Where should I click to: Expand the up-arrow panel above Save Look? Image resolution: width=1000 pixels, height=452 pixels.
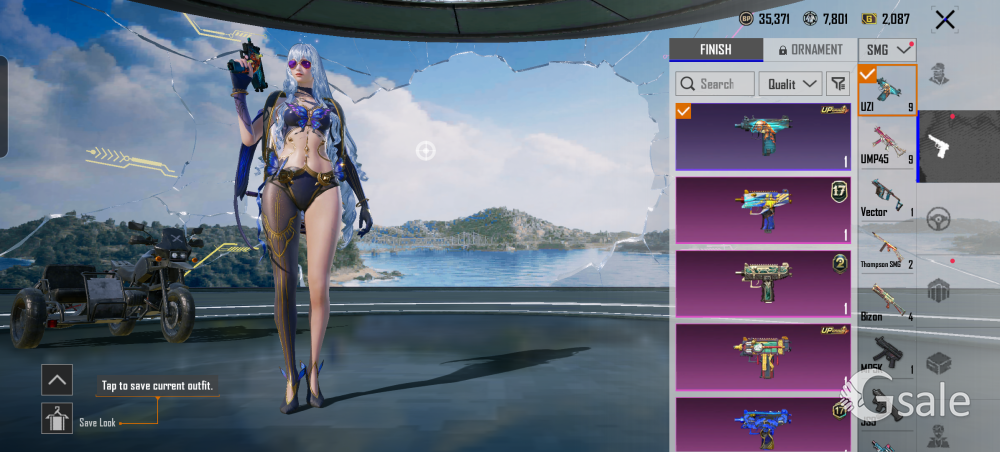(57, 379)
